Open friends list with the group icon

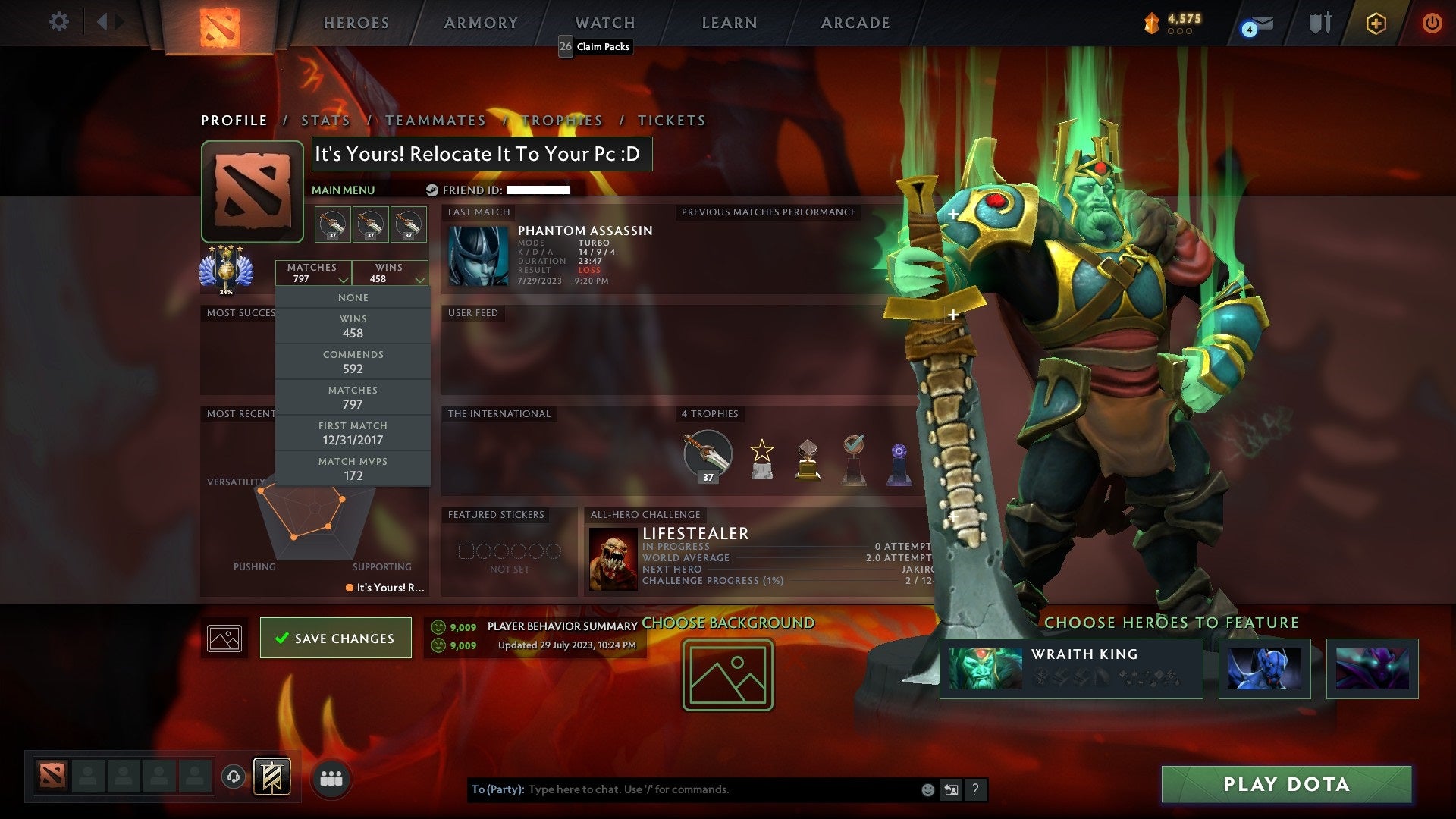[330, 777]
